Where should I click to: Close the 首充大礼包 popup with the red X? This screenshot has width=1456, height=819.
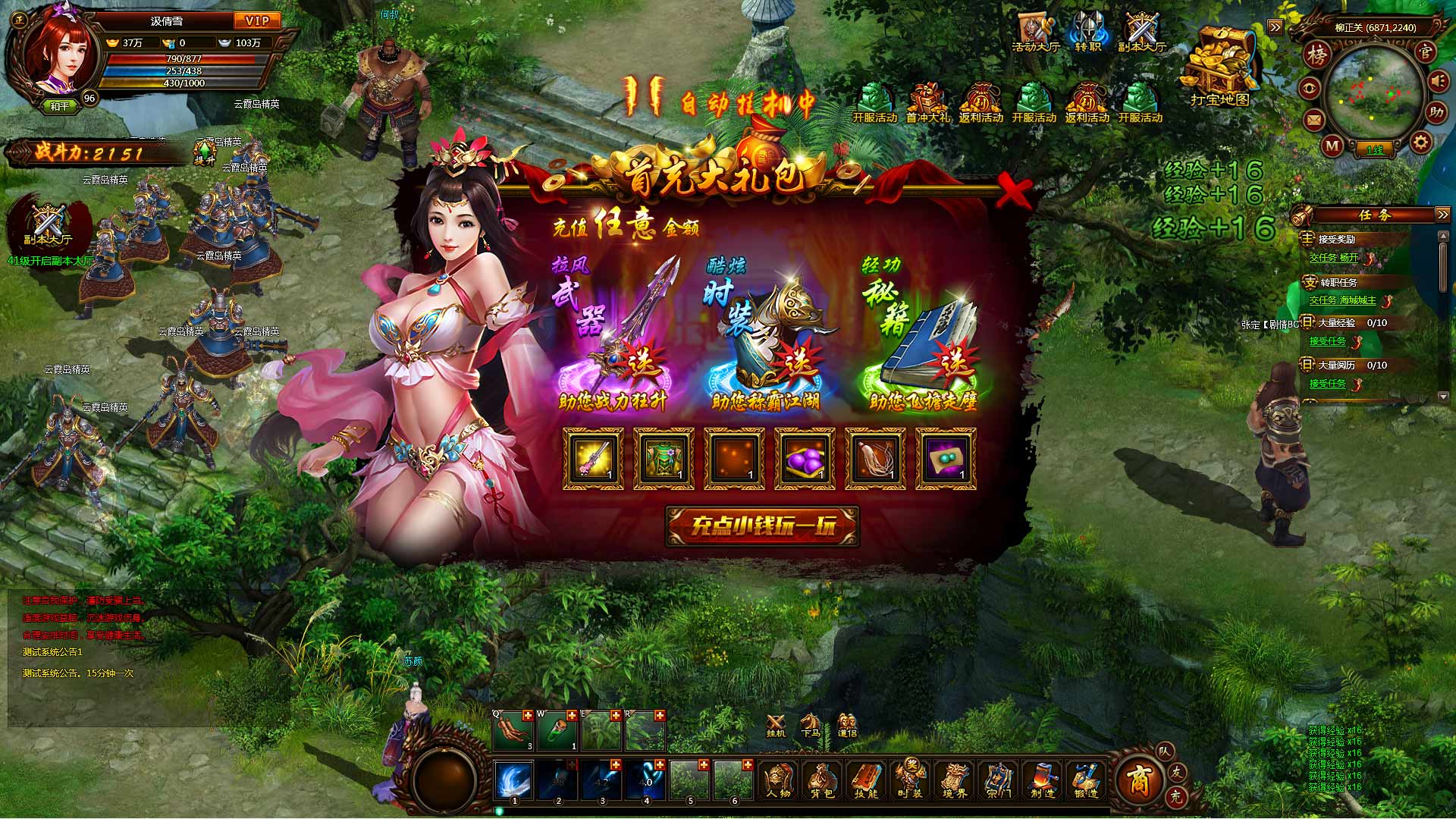[x=1012, y=190]
